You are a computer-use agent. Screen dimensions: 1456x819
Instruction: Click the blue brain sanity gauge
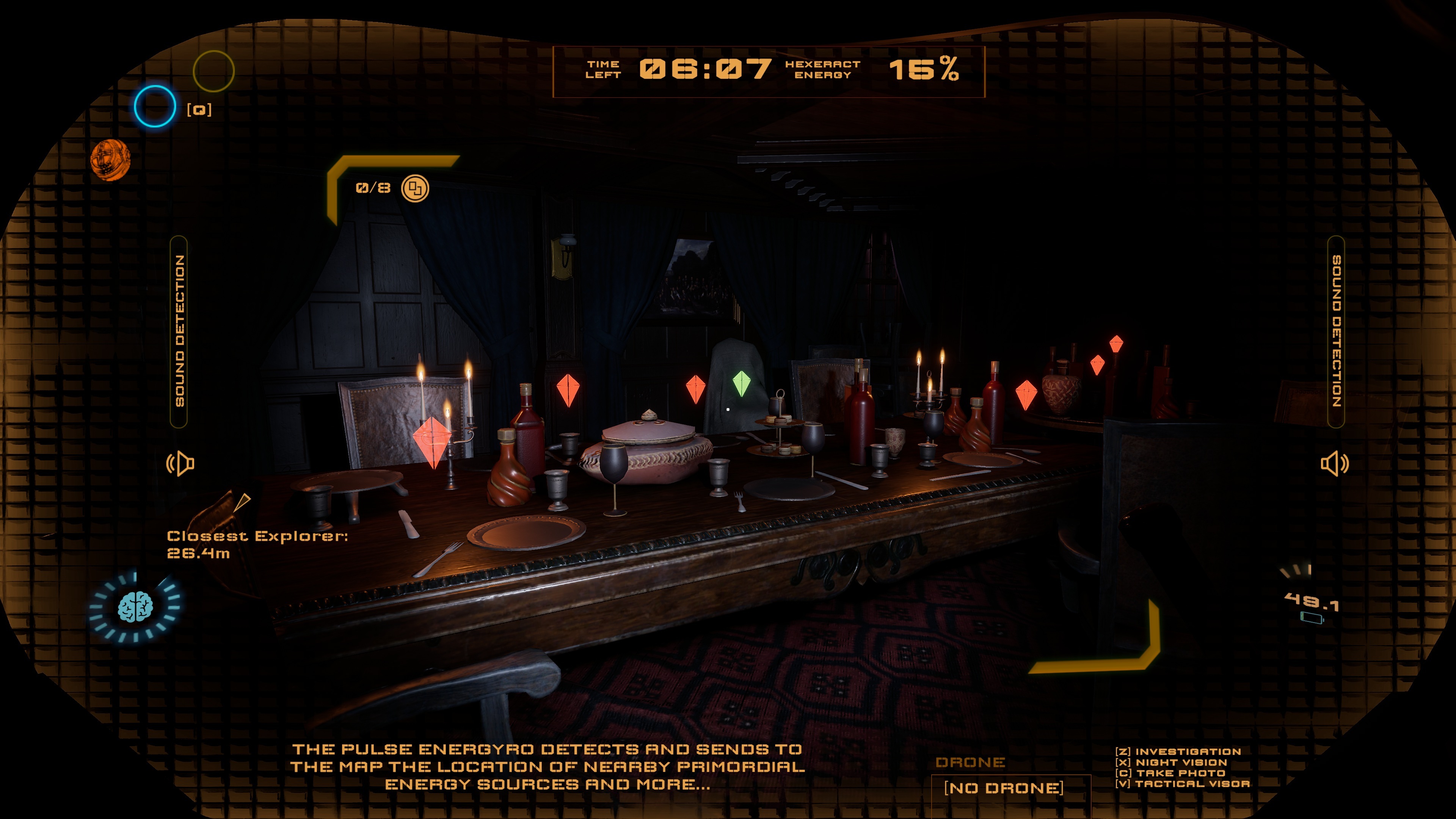tap(135, 607)
